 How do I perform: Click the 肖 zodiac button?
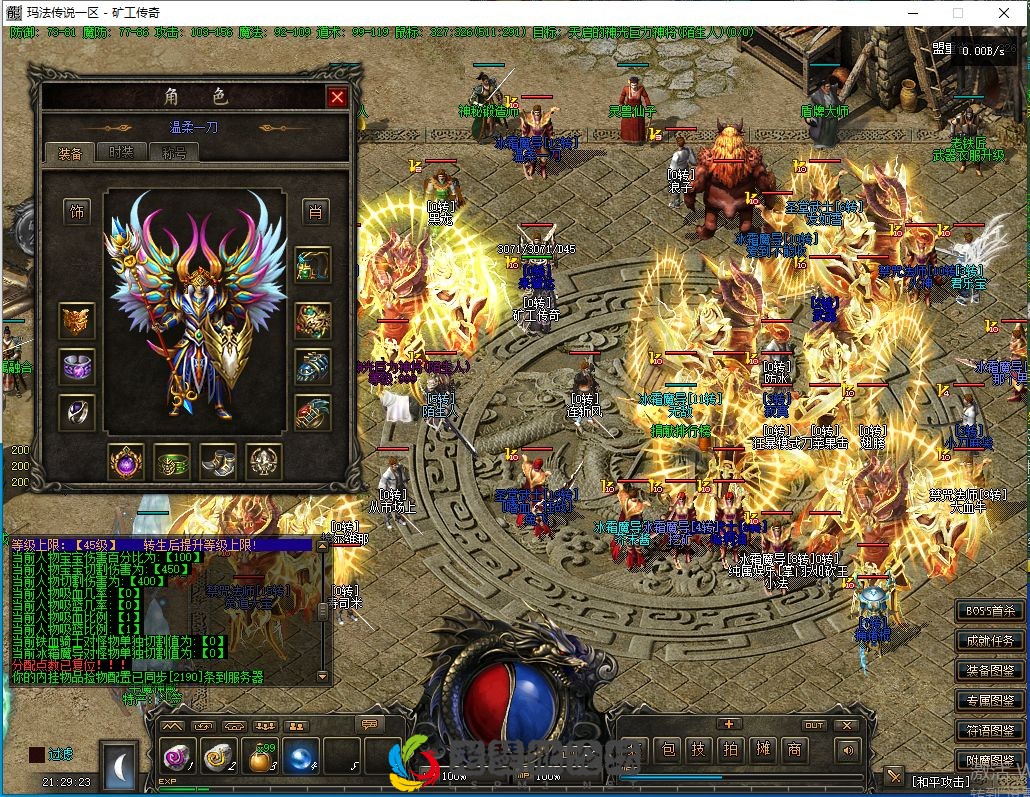tap(315, 211)
